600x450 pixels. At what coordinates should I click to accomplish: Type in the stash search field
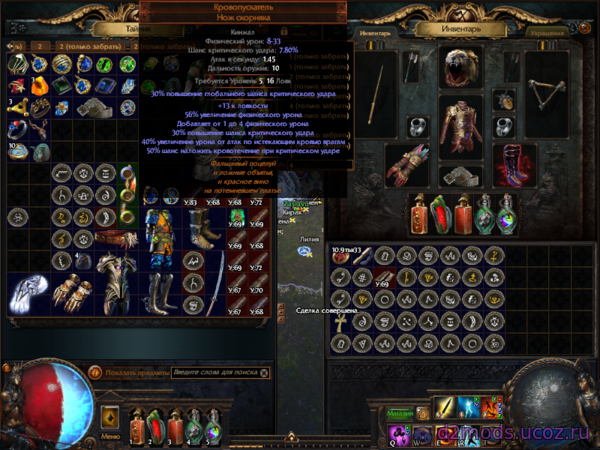coord(216,373)
